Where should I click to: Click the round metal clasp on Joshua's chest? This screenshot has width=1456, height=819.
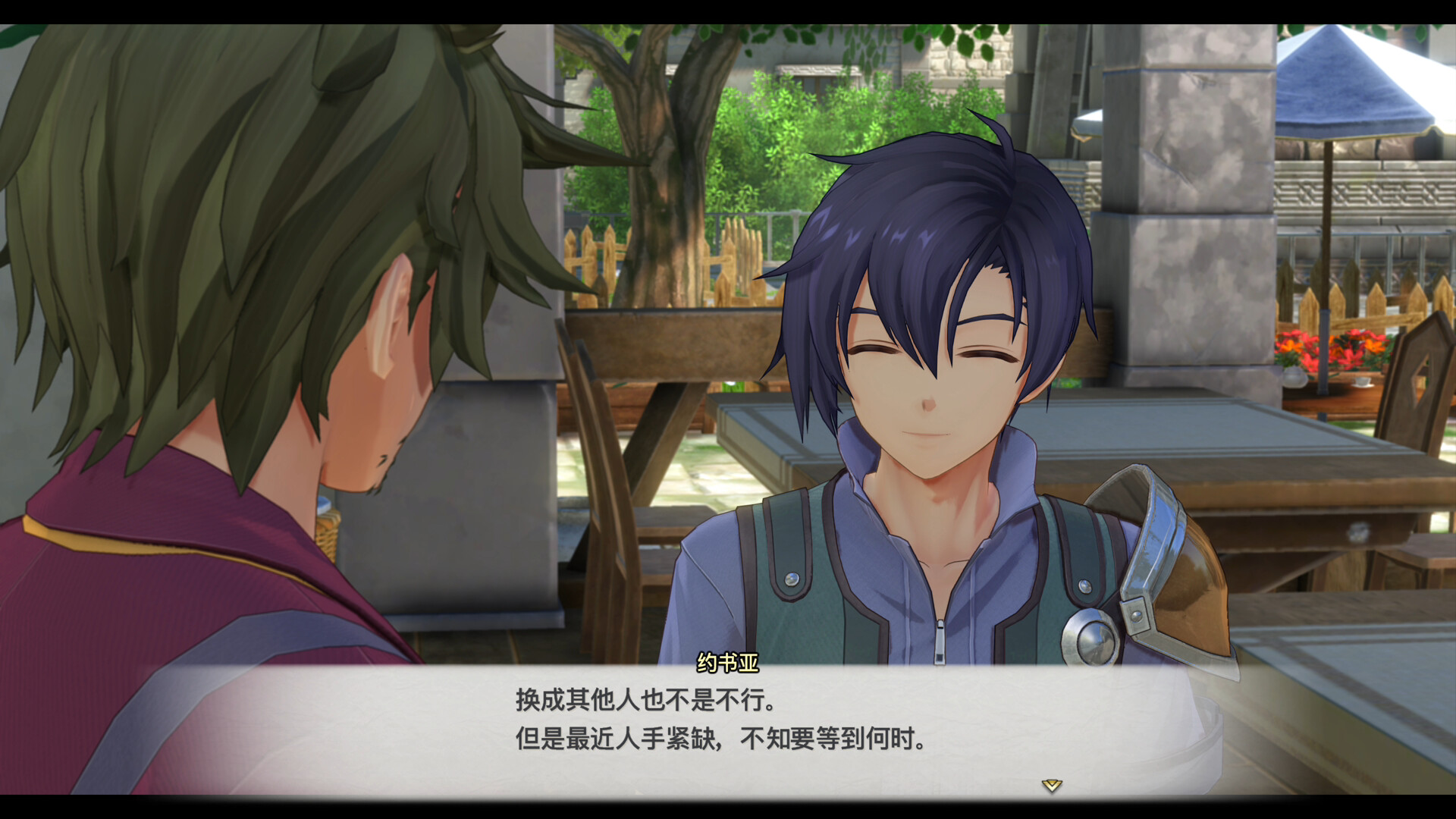coord(1090,639)
